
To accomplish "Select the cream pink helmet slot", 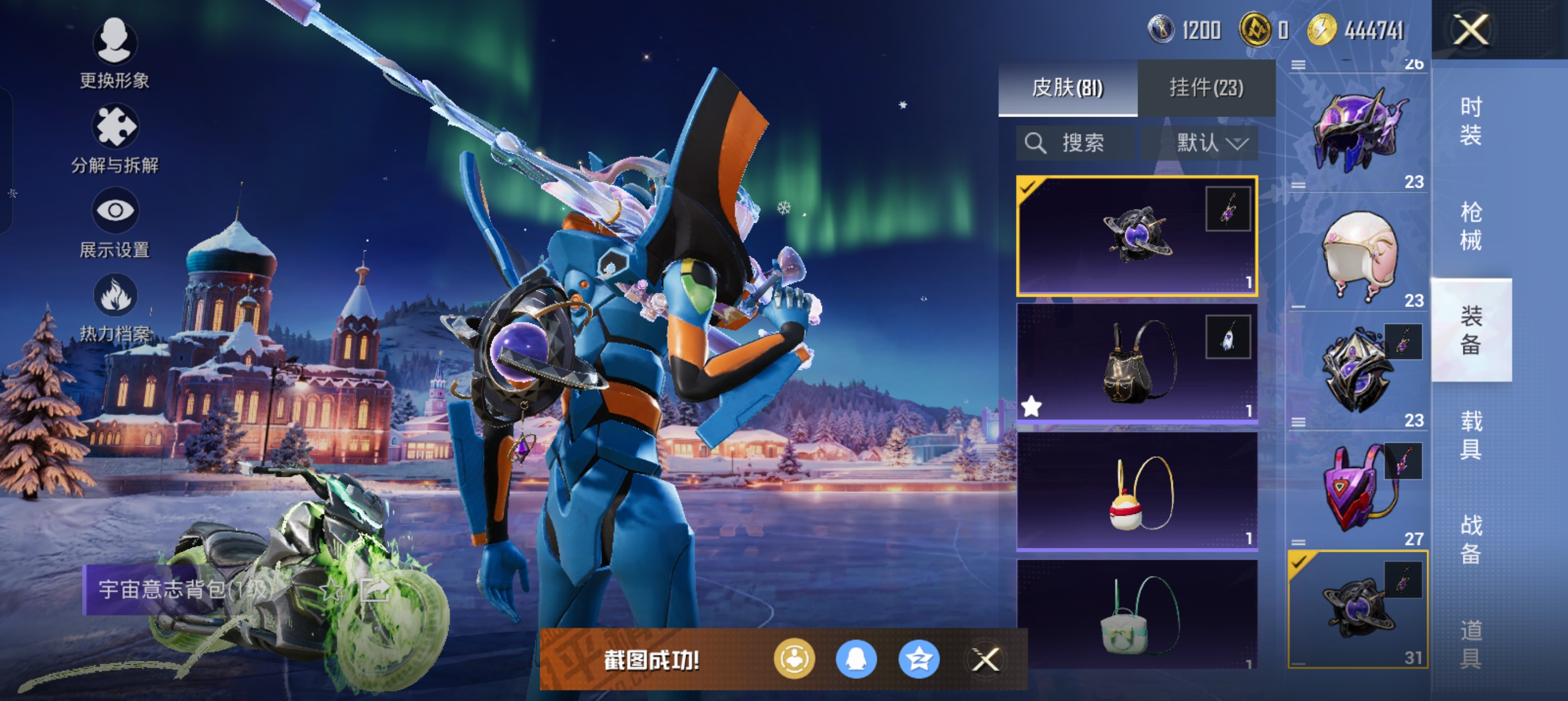I will click(1359, 253).
